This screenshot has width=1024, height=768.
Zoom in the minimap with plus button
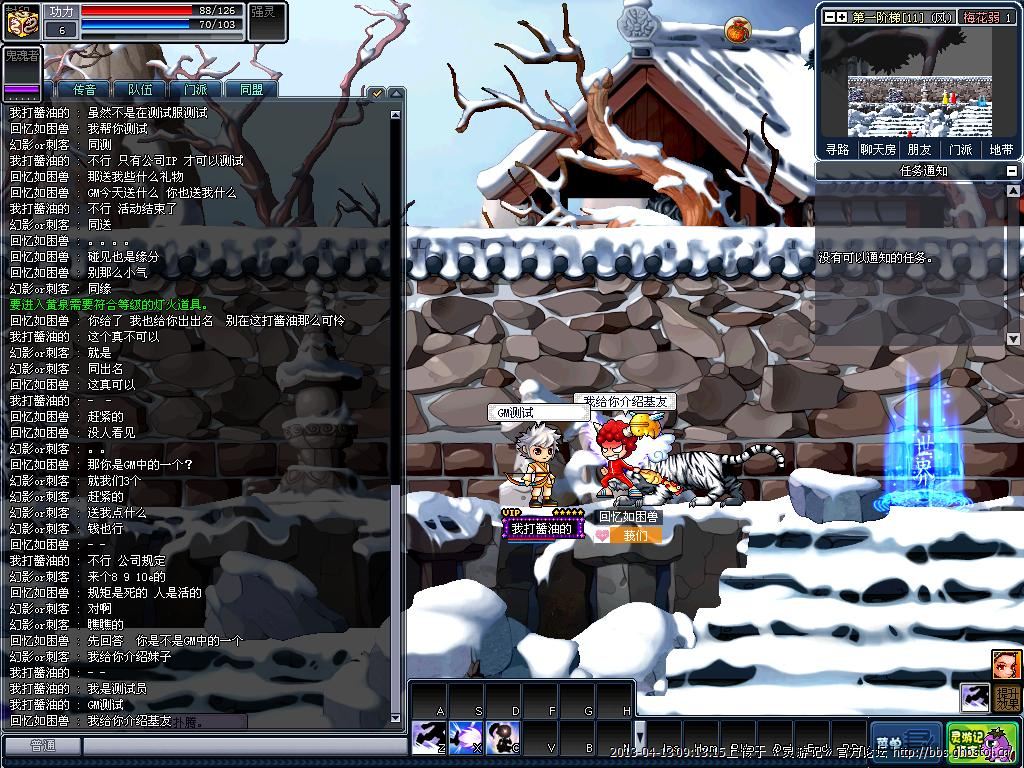(x=842, y=17)
